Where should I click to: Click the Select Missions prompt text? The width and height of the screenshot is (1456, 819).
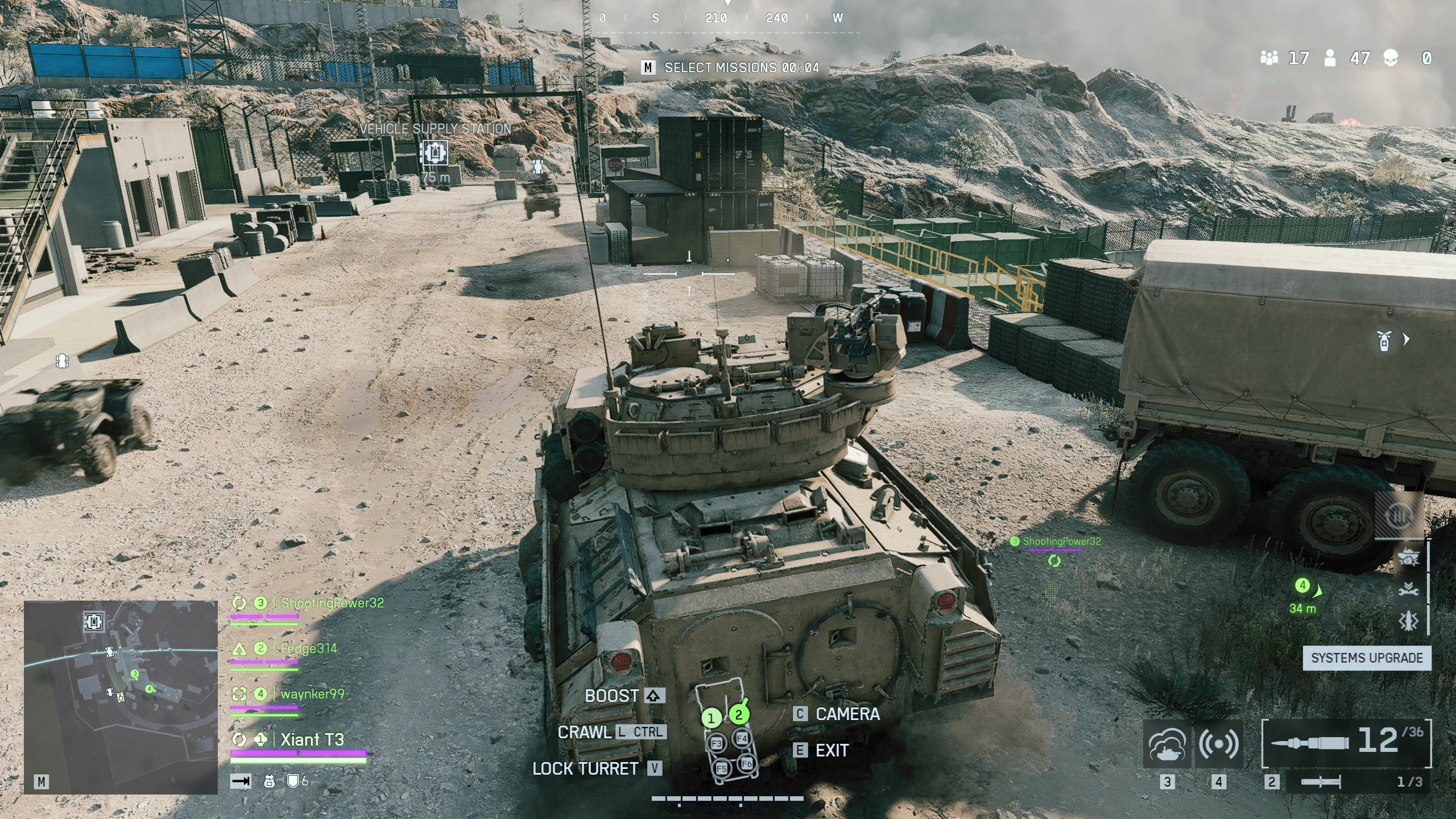click(x=741, y=68)
